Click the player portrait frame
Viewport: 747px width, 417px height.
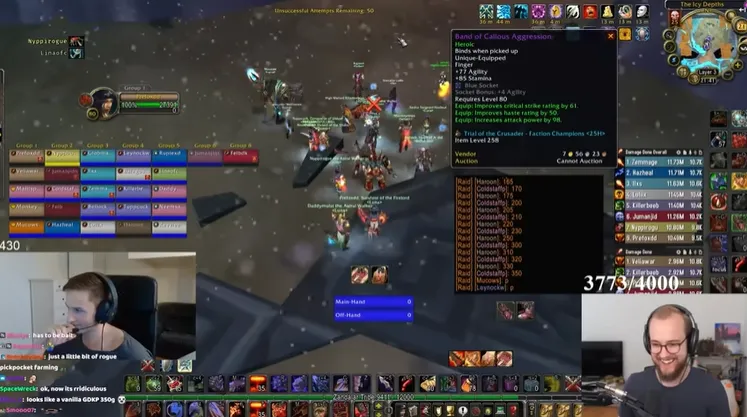[x=104, y=102]
